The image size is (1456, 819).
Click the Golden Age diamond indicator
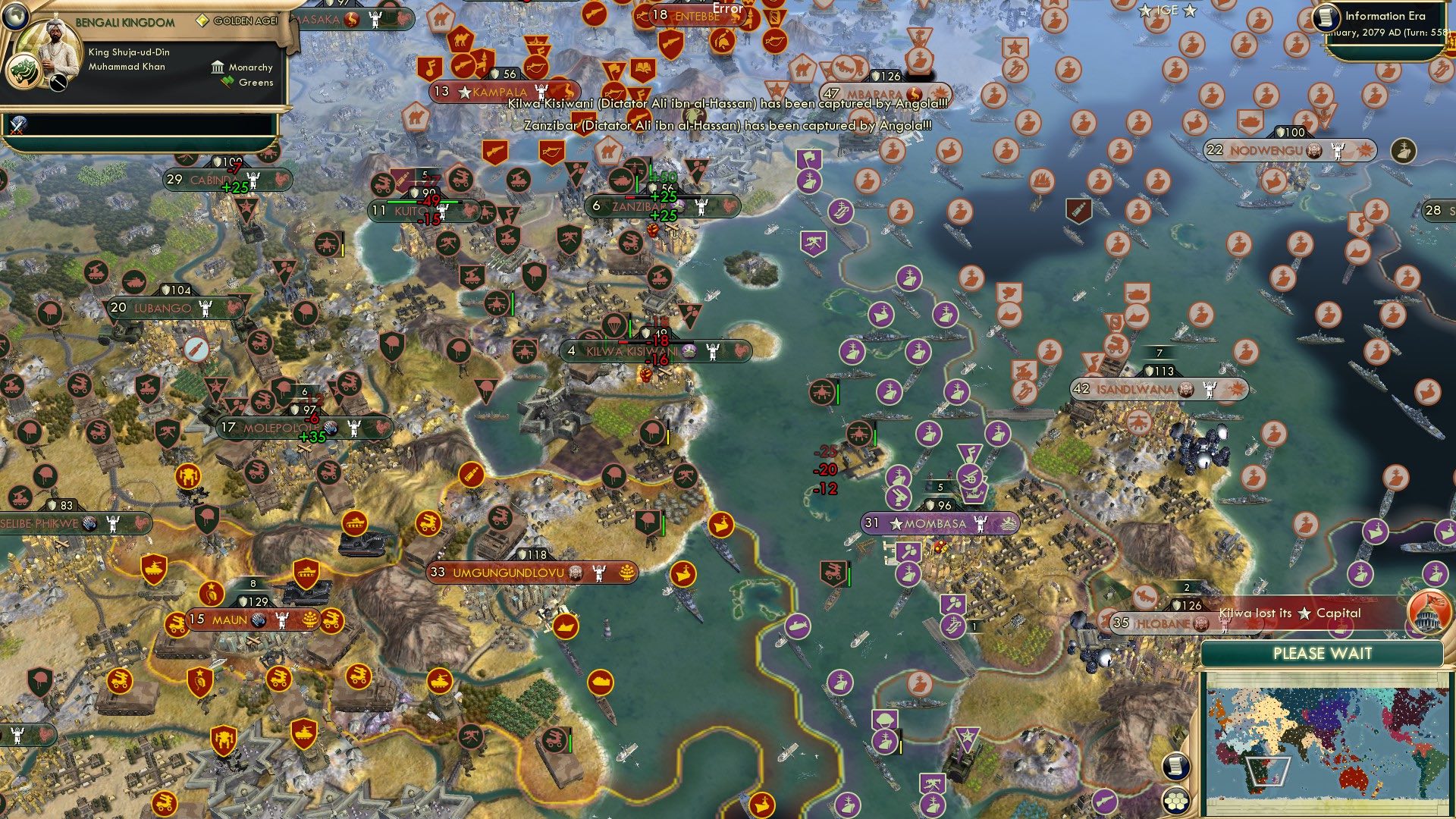(x=203, y=20)
